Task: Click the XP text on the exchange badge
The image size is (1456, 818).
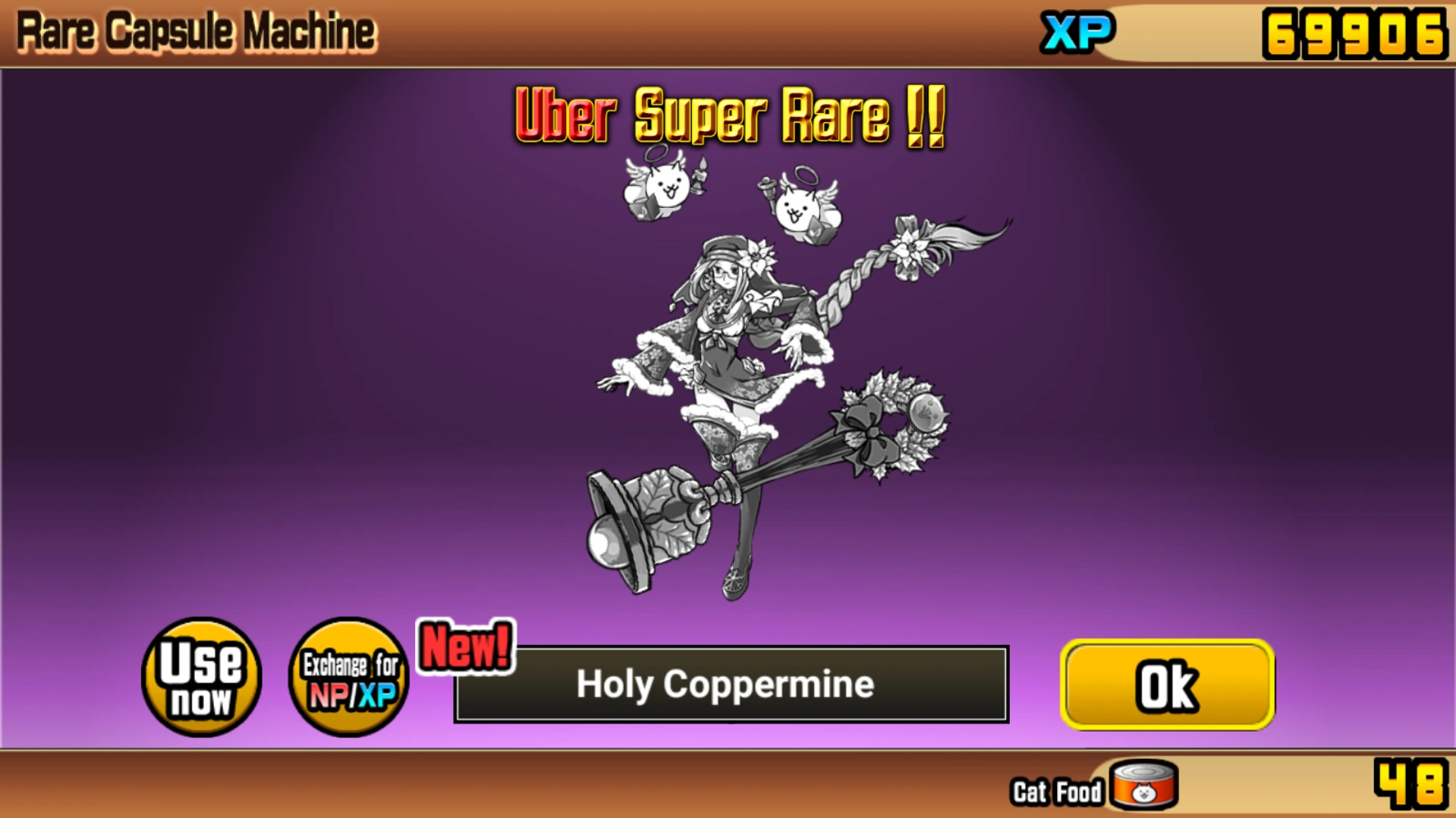Action: click(x=377, y=697)
